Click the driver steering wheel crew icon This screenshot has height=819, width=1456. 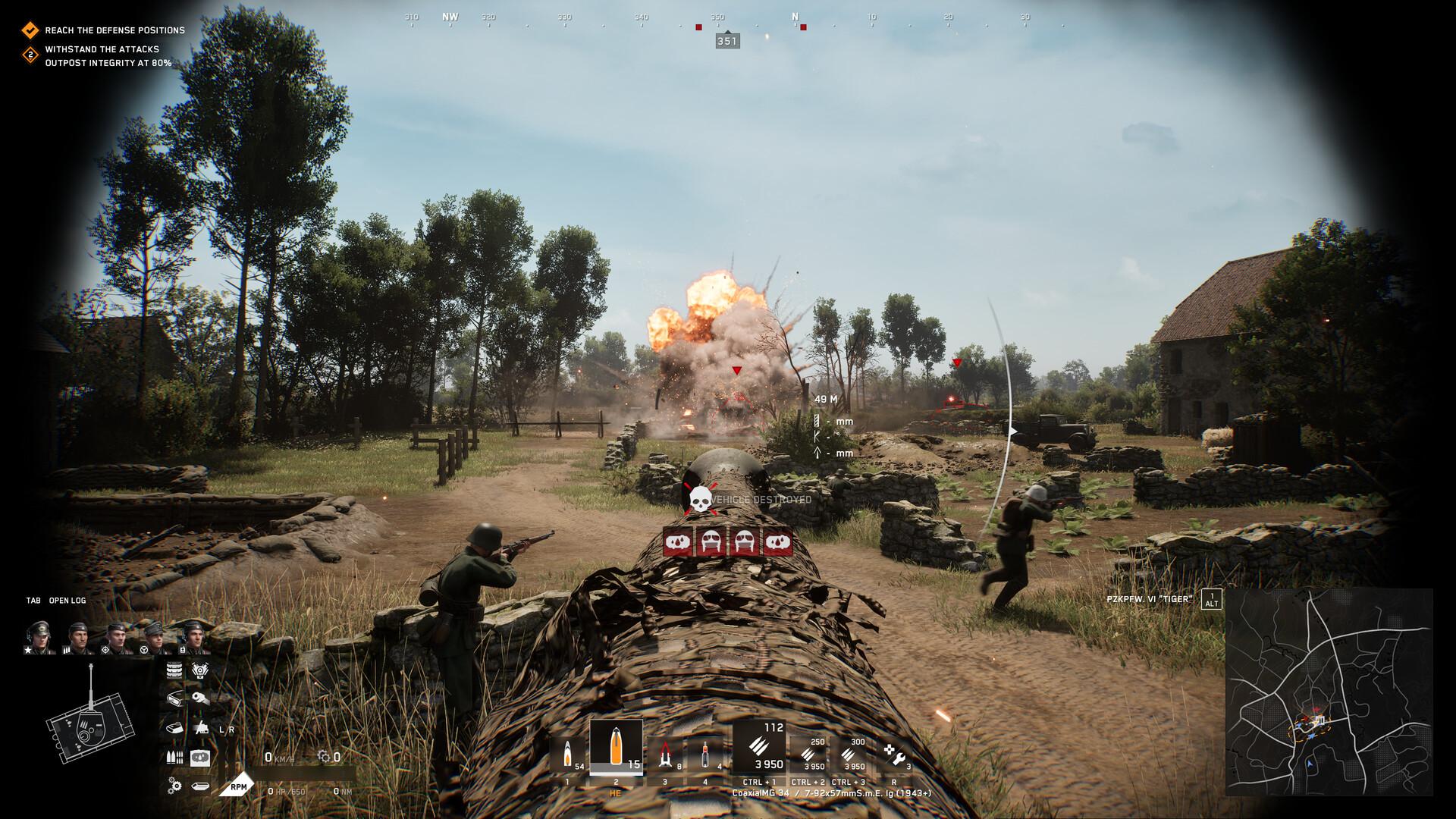(x=144, y=650)
